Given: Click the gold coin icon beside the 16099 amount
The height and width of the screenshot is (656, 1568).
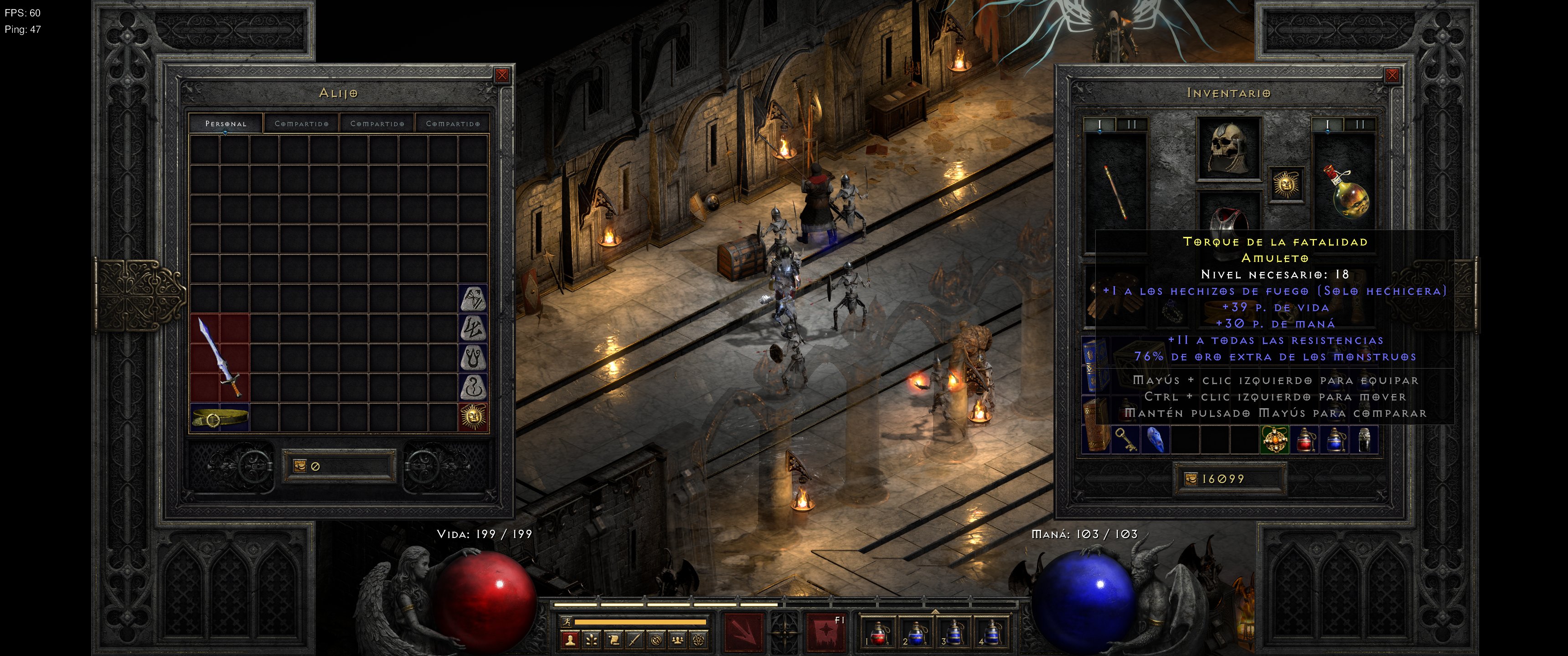Looking at the screenshot, I should [1191, 480].
